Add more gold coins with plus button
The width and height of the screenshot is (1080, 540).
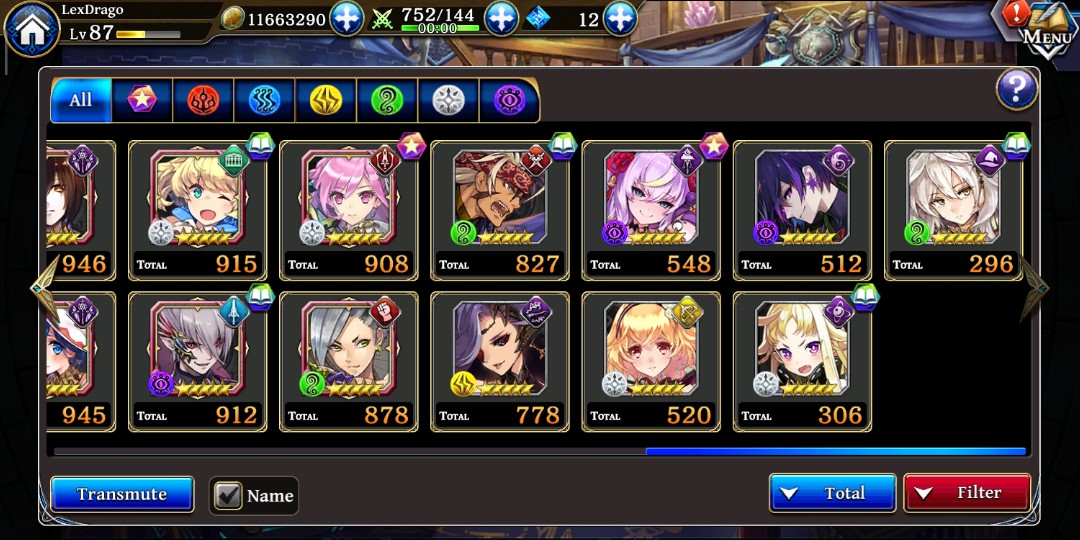(346, 19)
